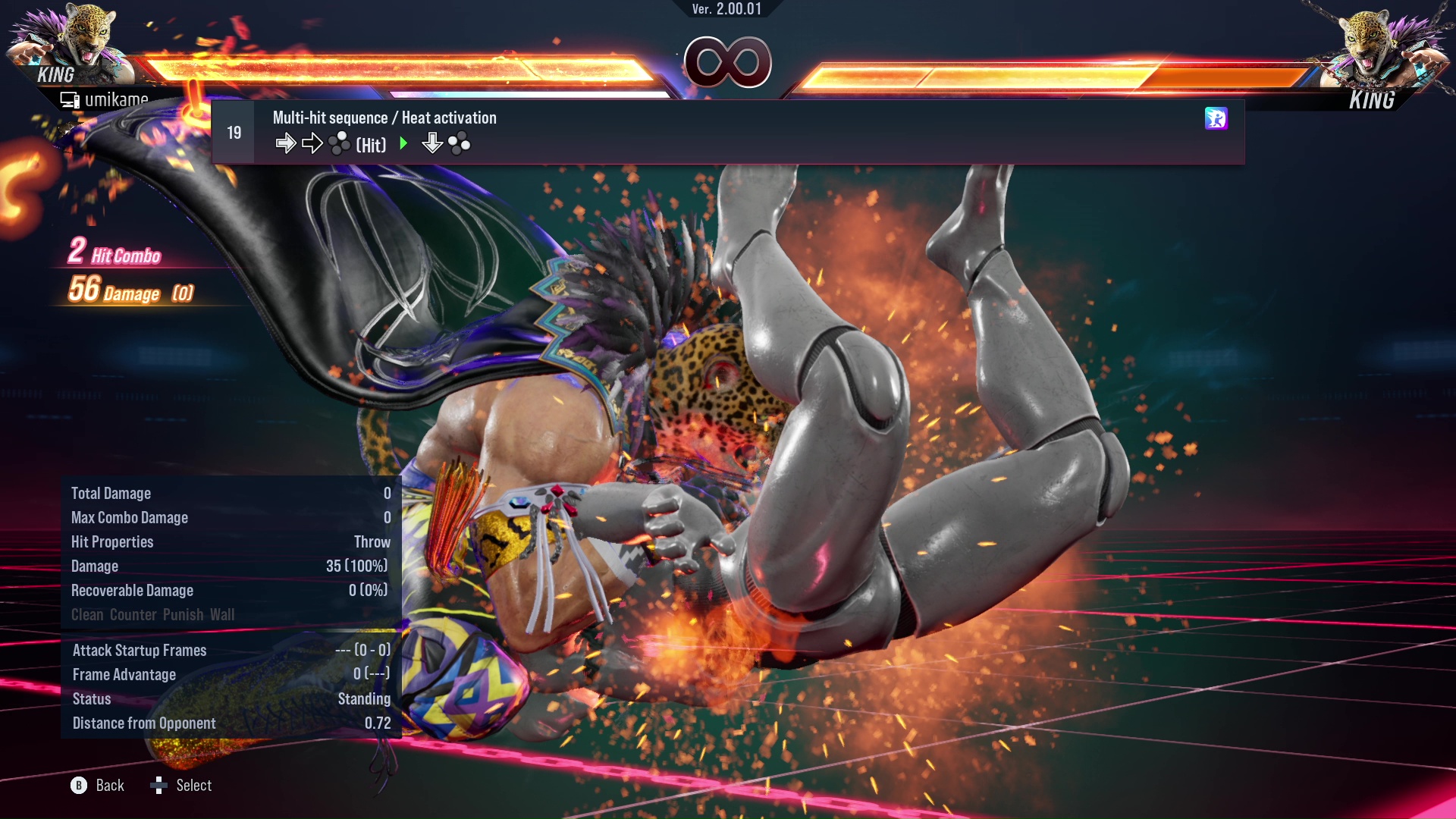Click the final button-cluster input icon
This screenshot has width=1456, height=819.
[459, 143]
